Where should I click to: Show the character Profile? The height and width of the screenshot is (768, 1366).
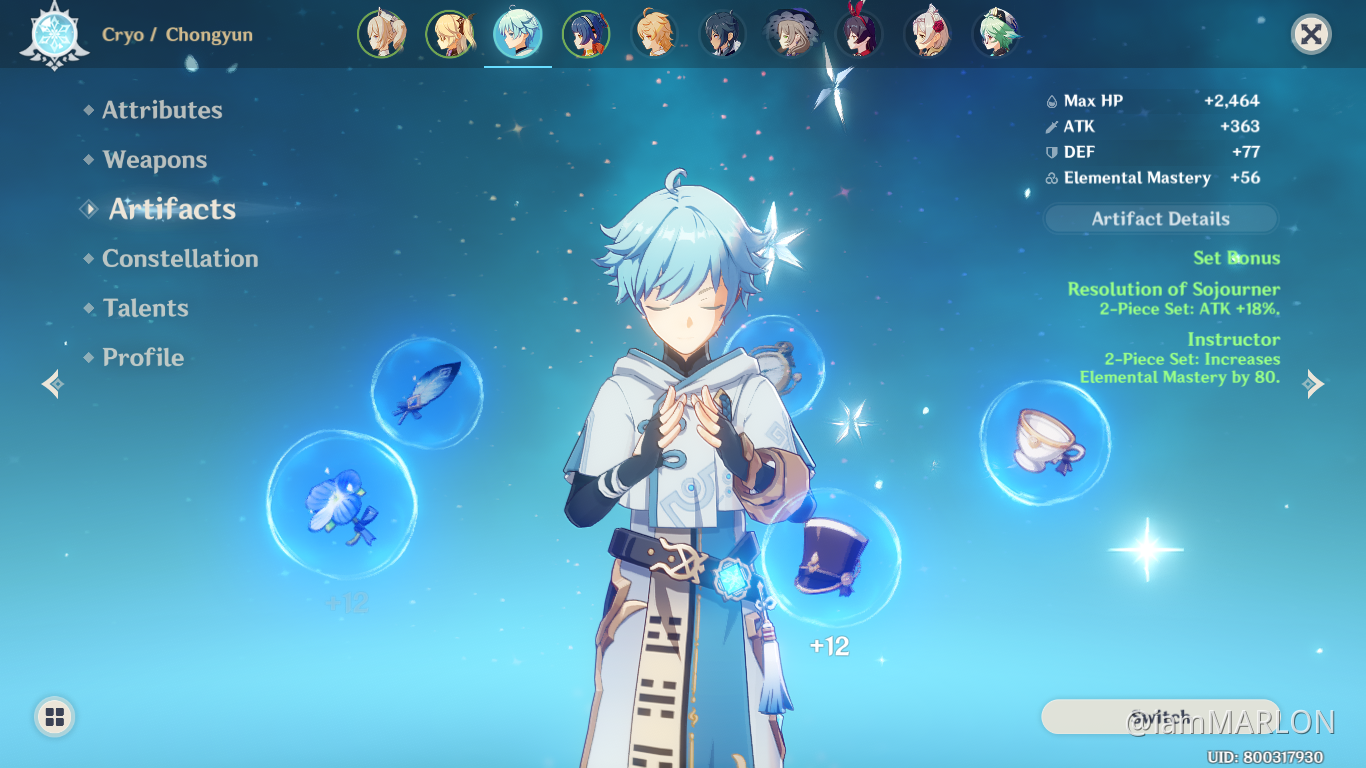coord(143,357)
